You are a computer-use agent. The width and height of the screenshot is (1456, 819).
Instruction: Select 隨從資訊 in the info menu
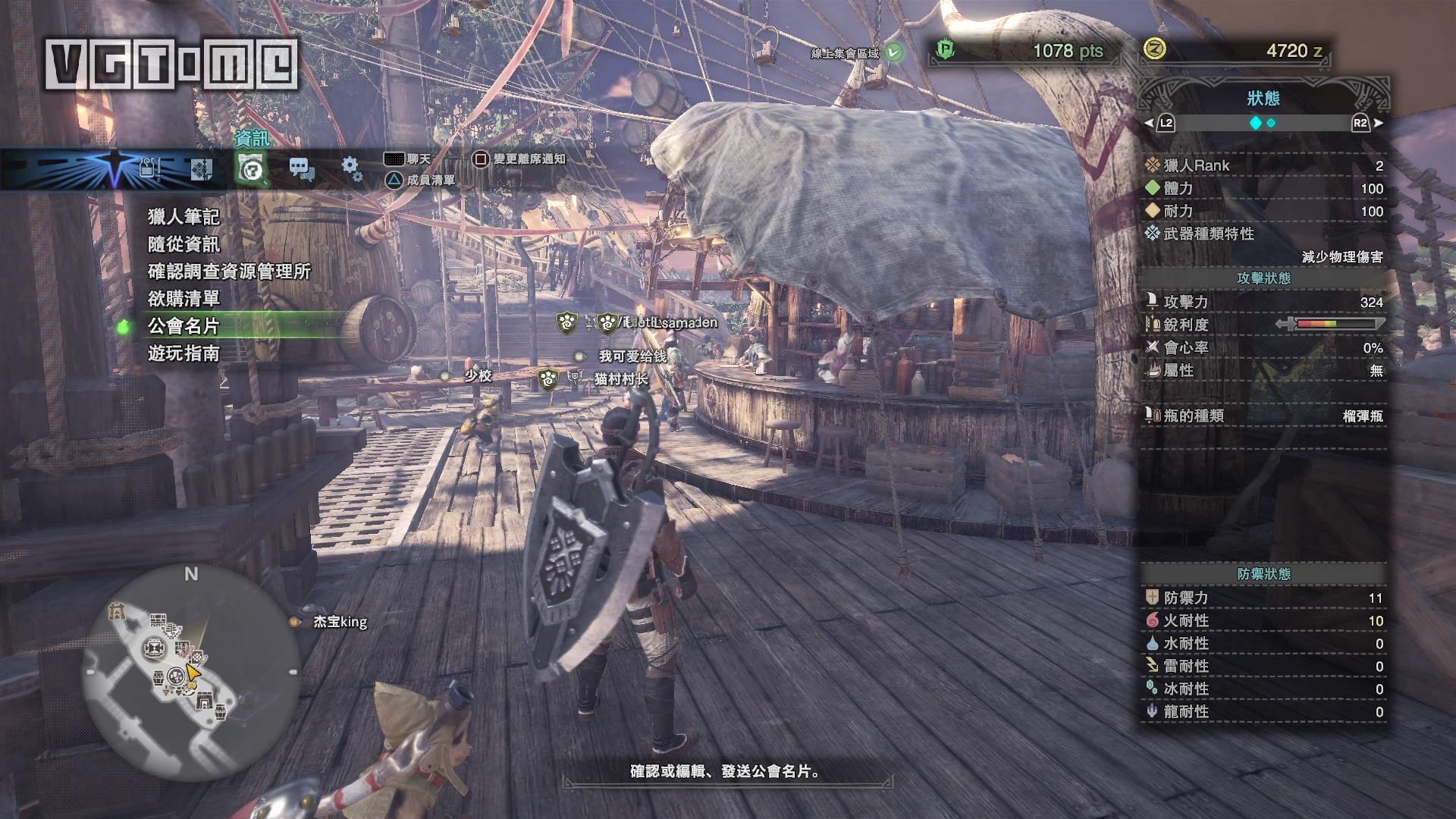(x=184, y=244)
